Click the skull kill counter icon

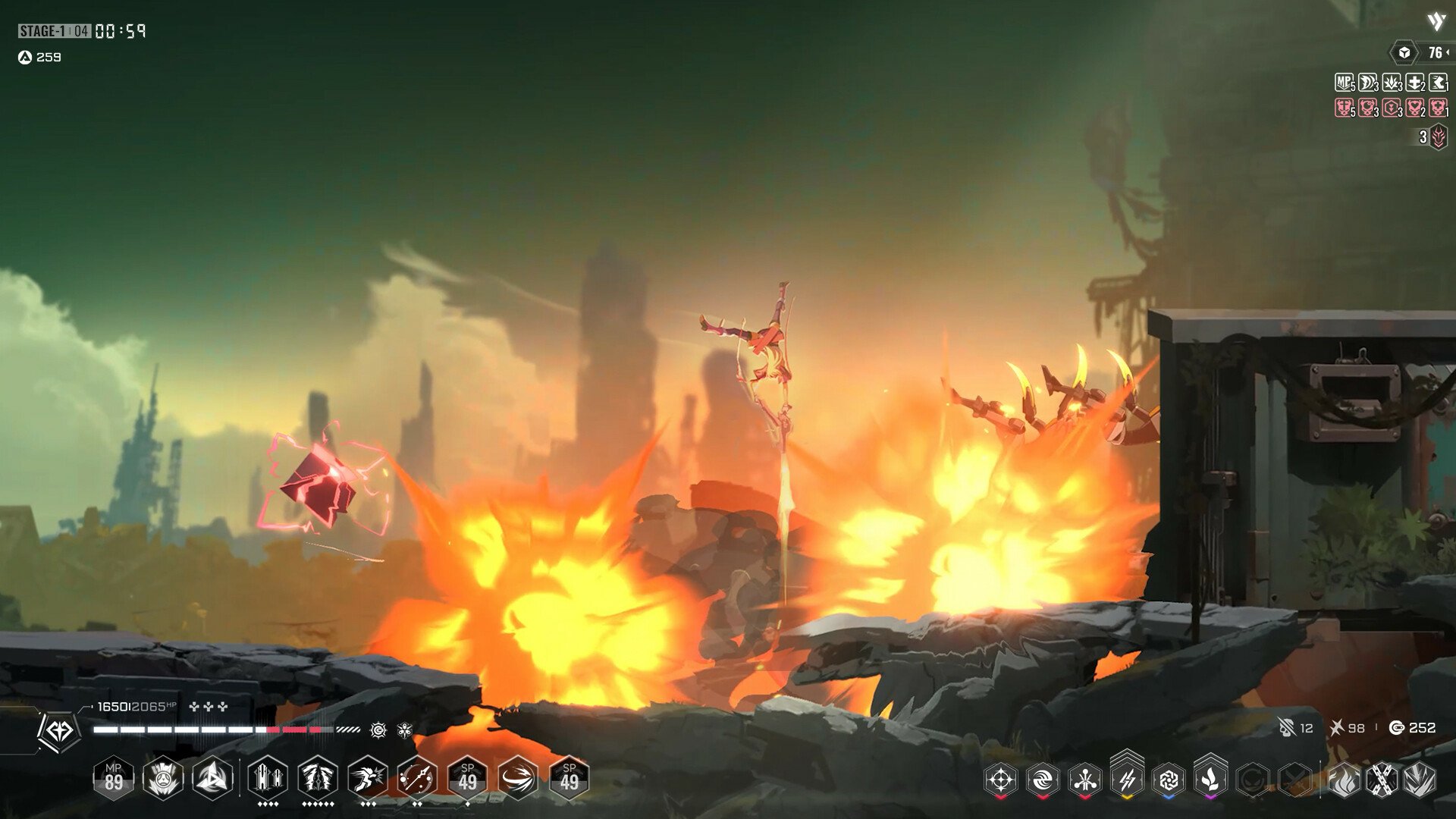(x=1288, y=727)
